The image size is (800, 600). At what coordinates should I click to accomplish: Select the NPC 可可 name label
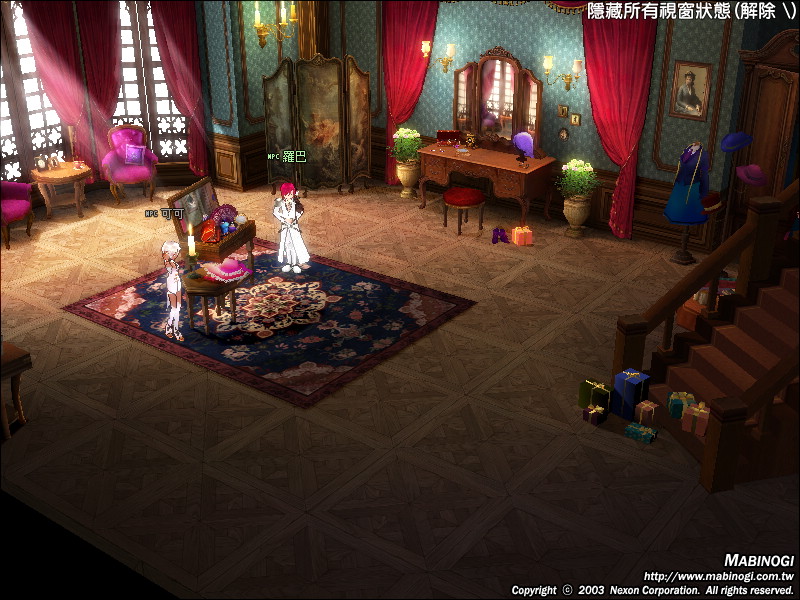(x=165, y=213)
